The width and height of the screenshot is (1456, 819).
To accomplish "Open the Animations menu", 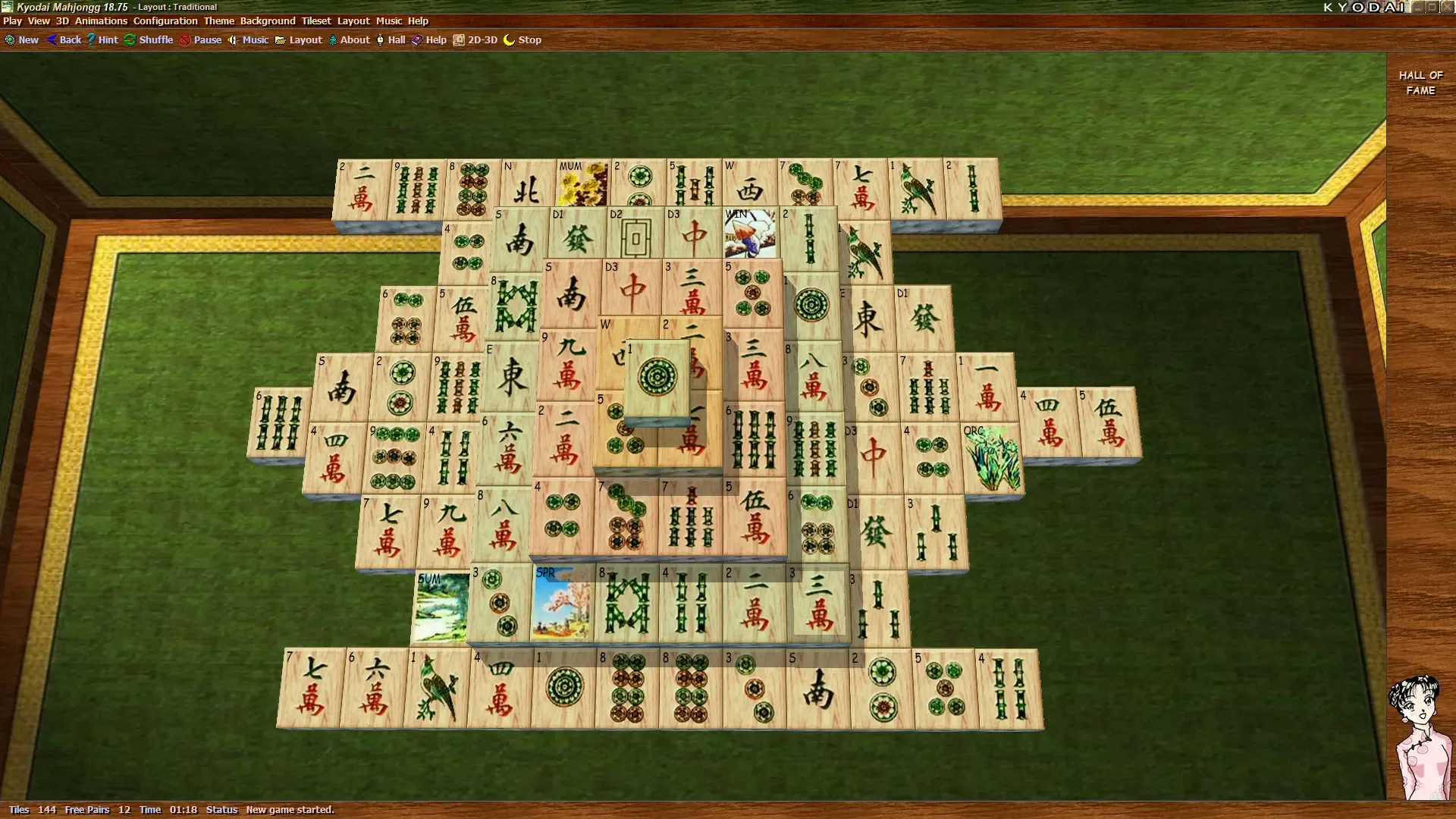I will pyautogui.click(x=101, y=20).
